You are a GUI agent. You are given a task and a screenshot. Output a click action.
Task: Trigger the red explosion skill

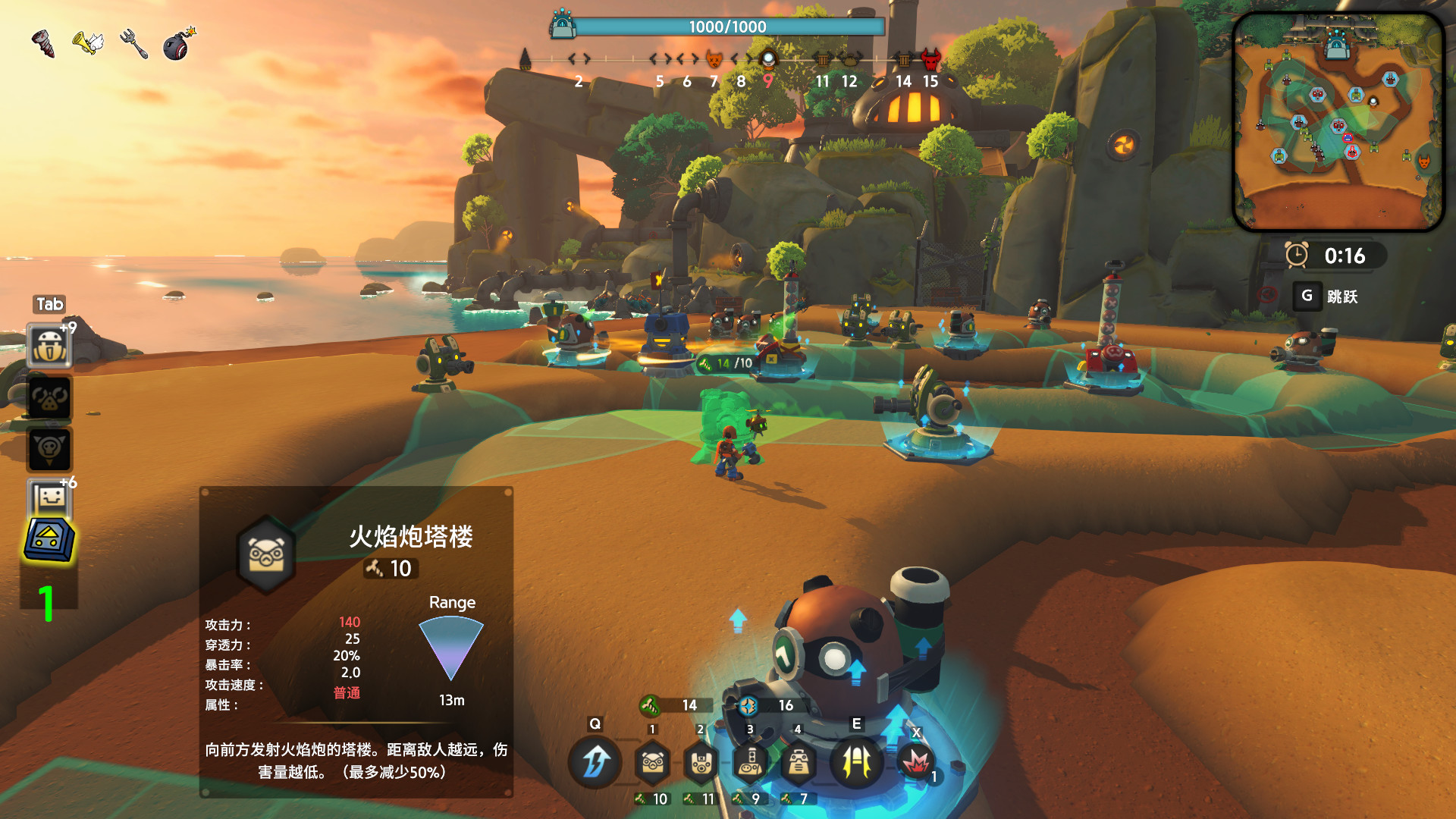click(915, 761)
